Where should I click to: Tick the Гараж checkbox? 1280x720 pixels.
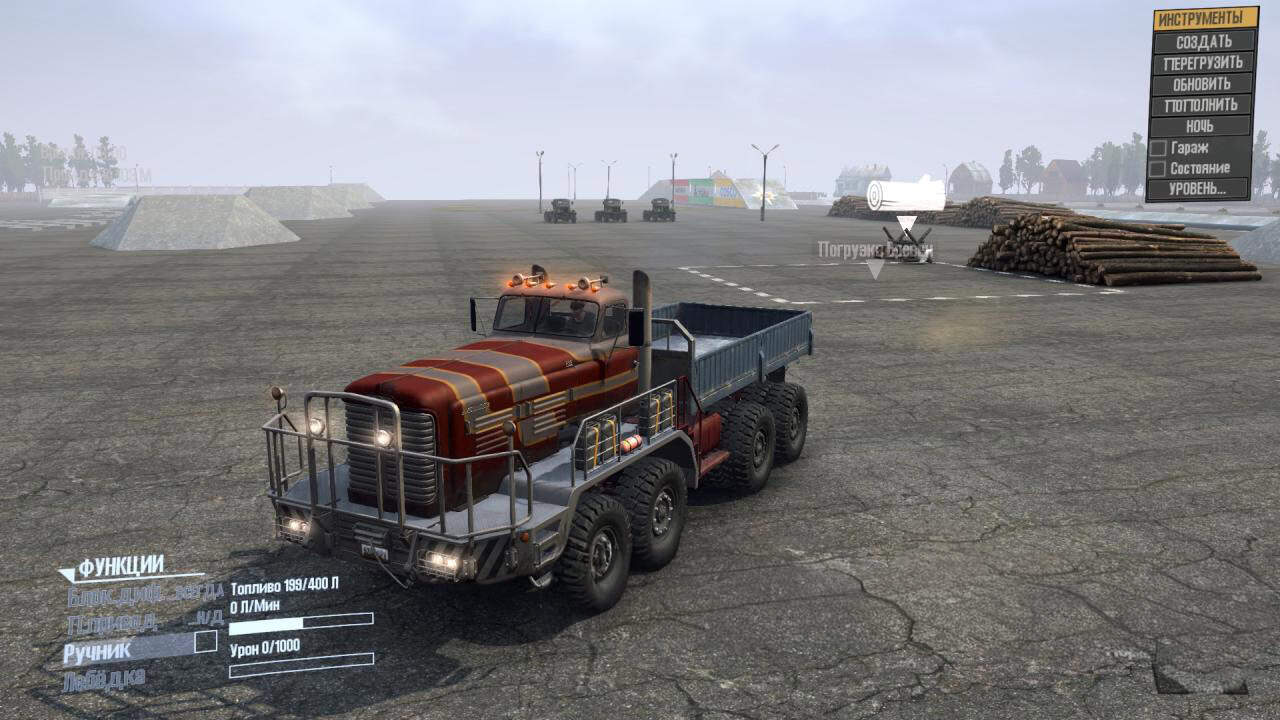click(1158, 148)
